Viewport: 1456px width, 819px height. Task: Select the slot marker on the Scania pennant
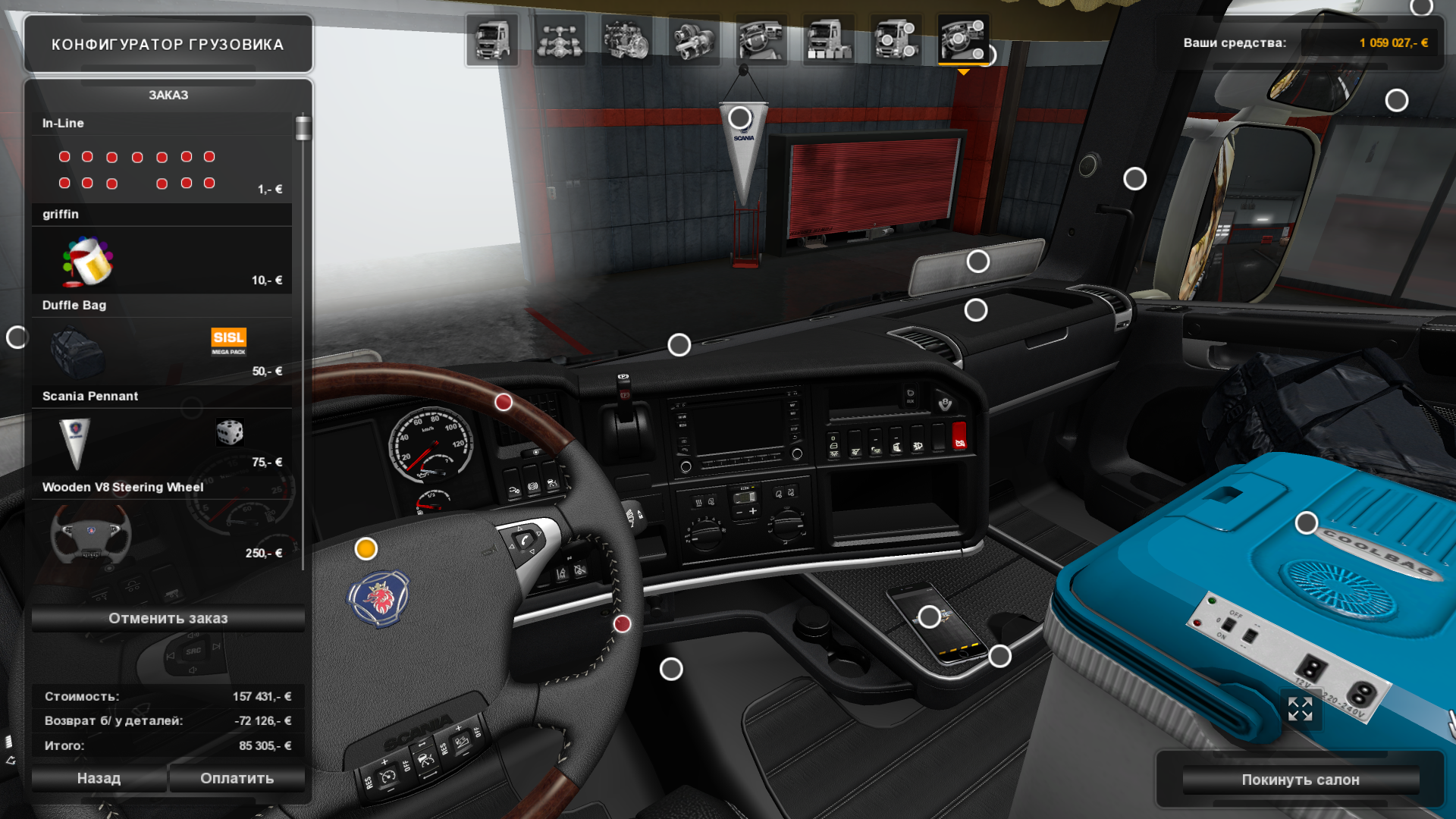coord(739,118)
